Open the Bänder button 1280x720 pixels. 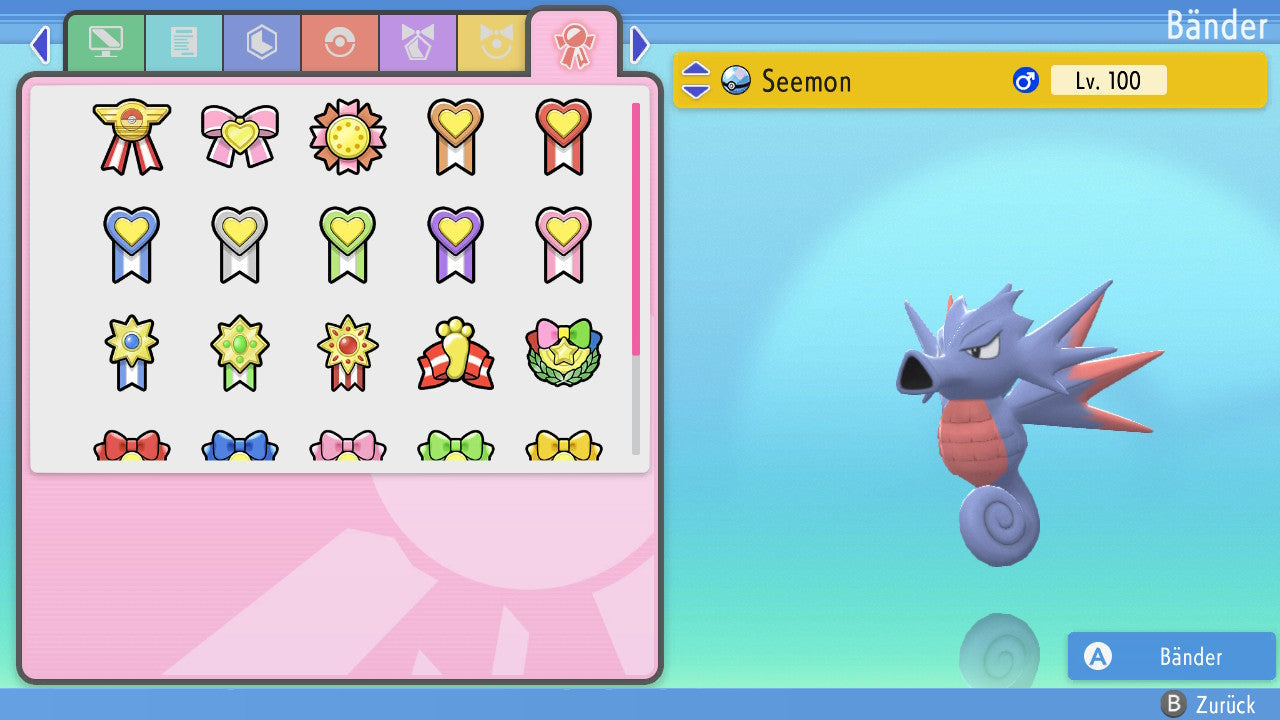tap(1171, 656)
